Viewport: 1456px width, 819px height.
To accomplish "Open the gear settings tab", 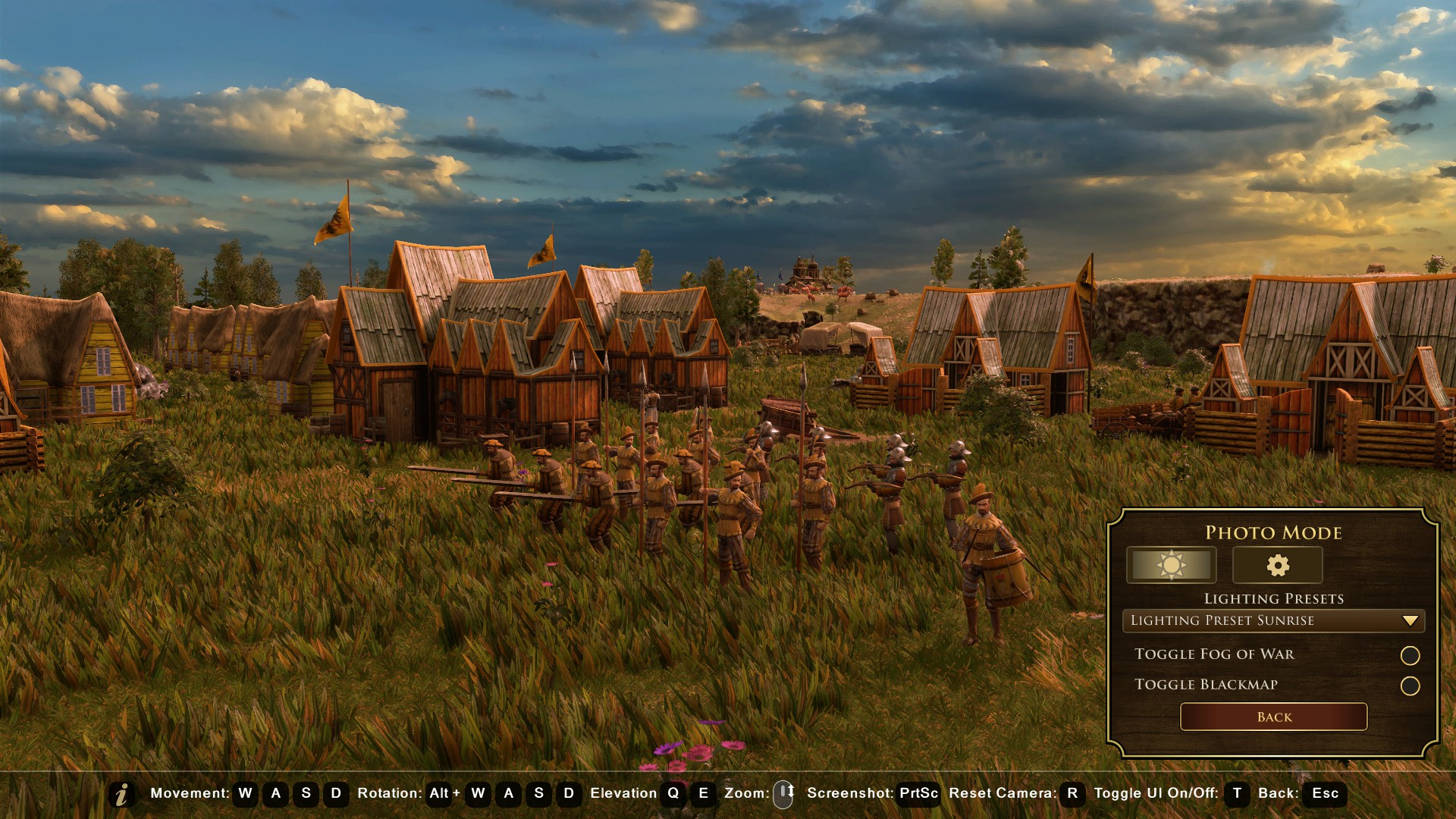I will [x=1277, y=565].
